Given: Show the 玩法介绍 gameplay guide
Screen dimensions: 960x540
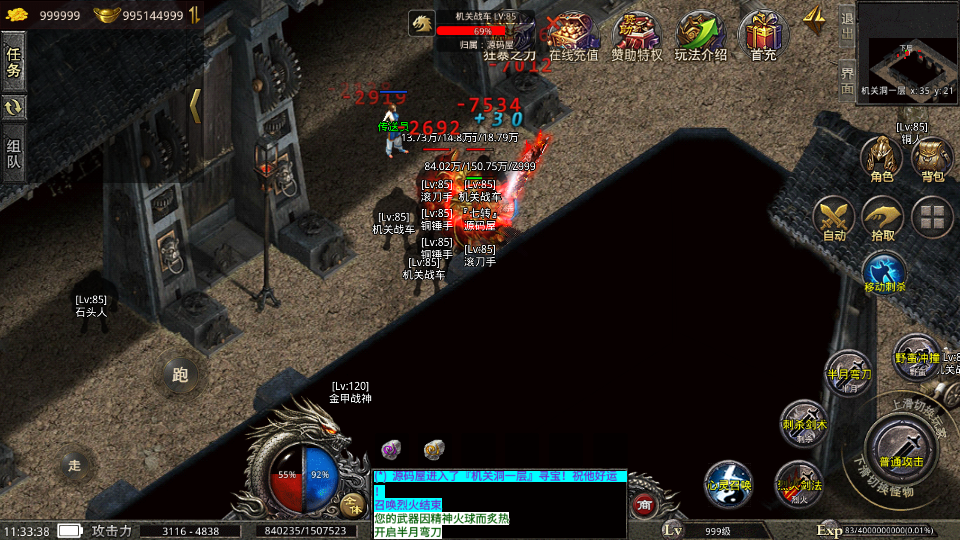Looking at the screenshot, I should [701, 37].
